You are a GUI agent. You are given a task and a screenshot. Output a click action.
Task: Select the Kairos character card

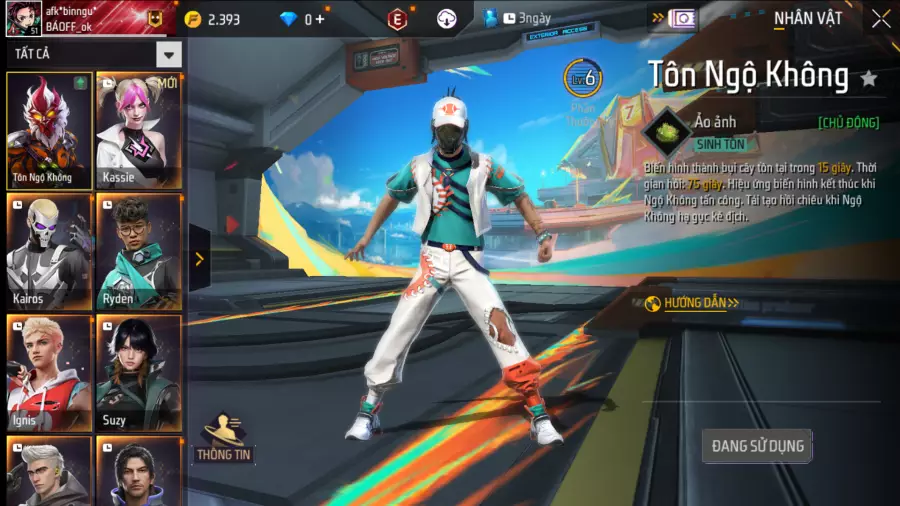pyautogui.click(x=50, y=251)
